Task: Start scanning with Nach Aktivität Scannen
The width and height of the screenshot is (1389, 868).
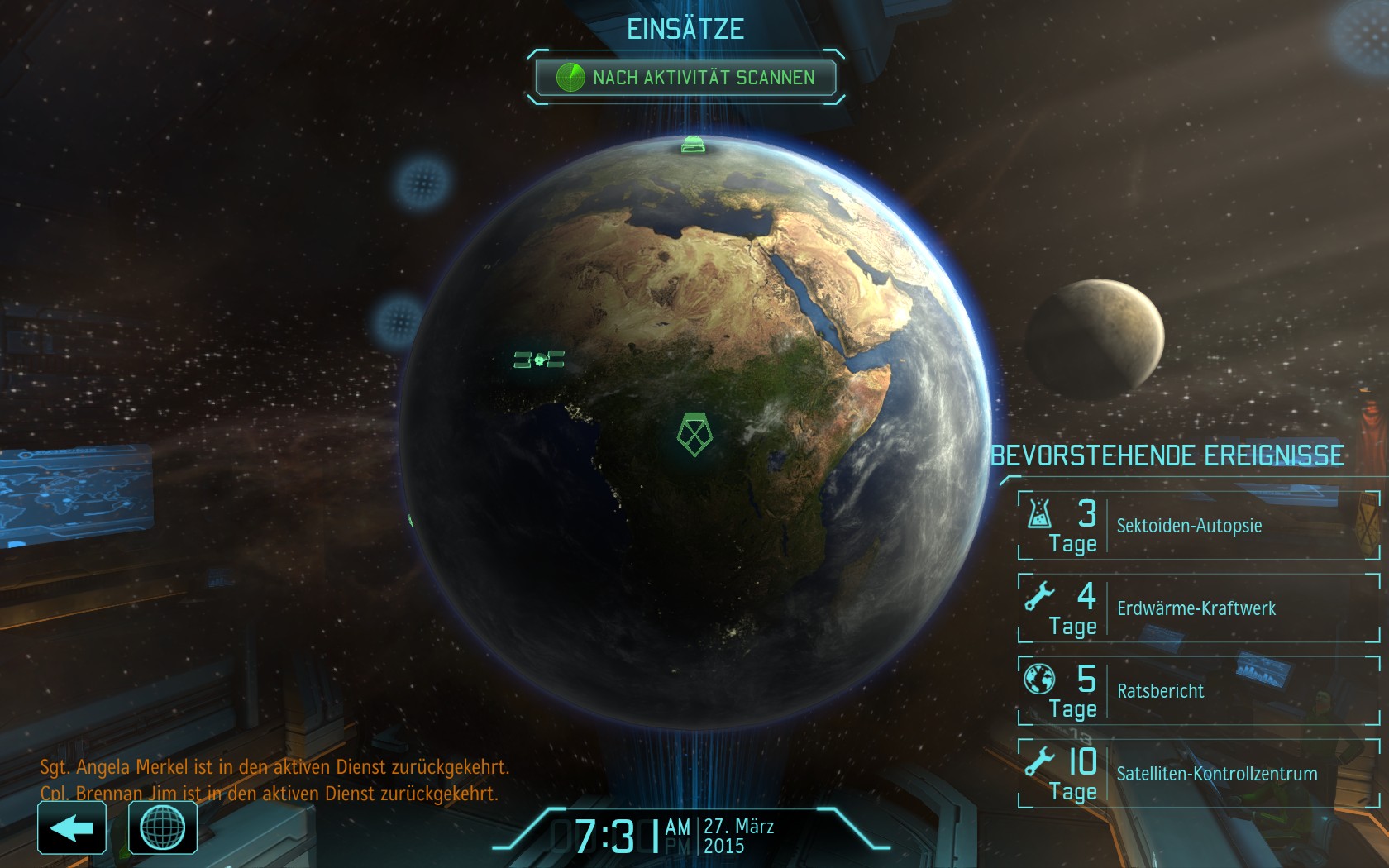Action: point(685,78)
